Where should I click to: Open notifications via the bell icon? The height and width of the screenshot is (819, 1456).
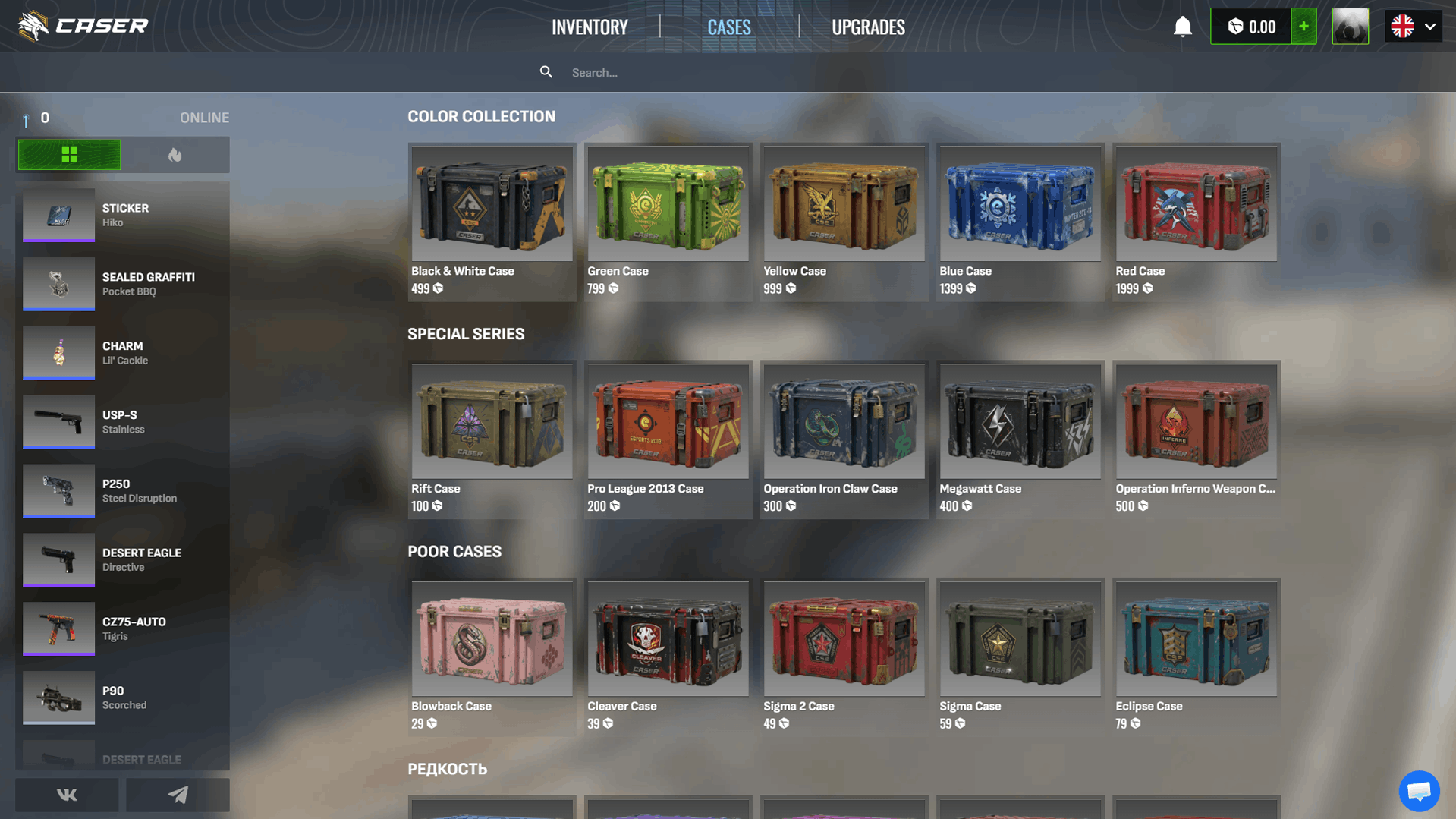[x=1182, y=26]
